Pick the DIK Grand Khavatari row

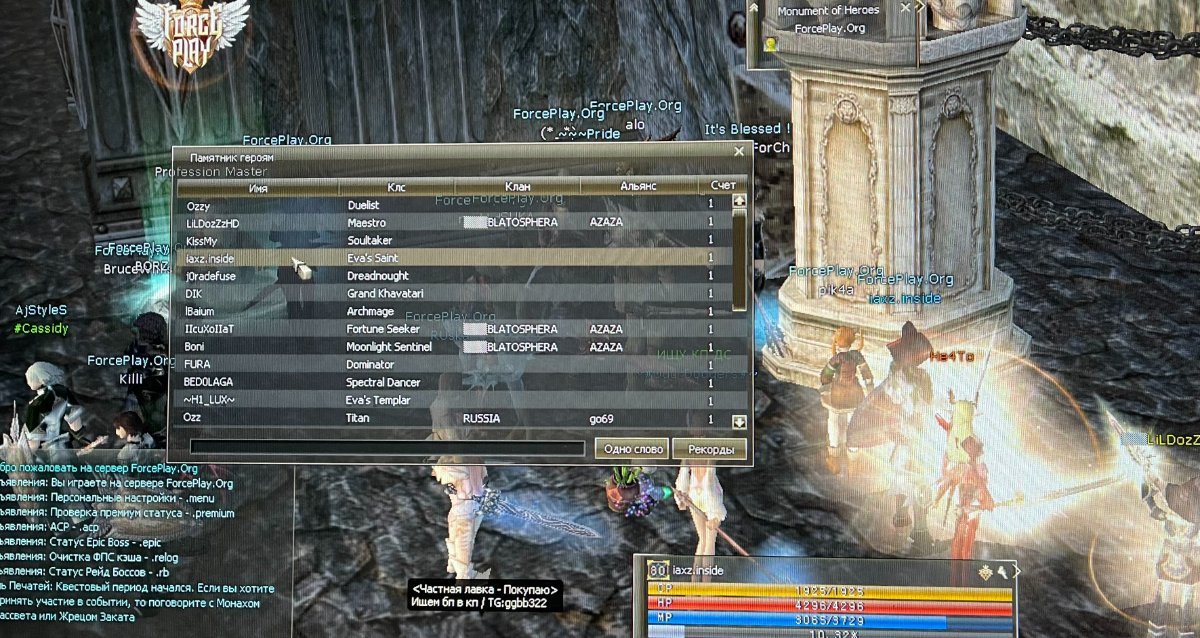click(450, 294)
